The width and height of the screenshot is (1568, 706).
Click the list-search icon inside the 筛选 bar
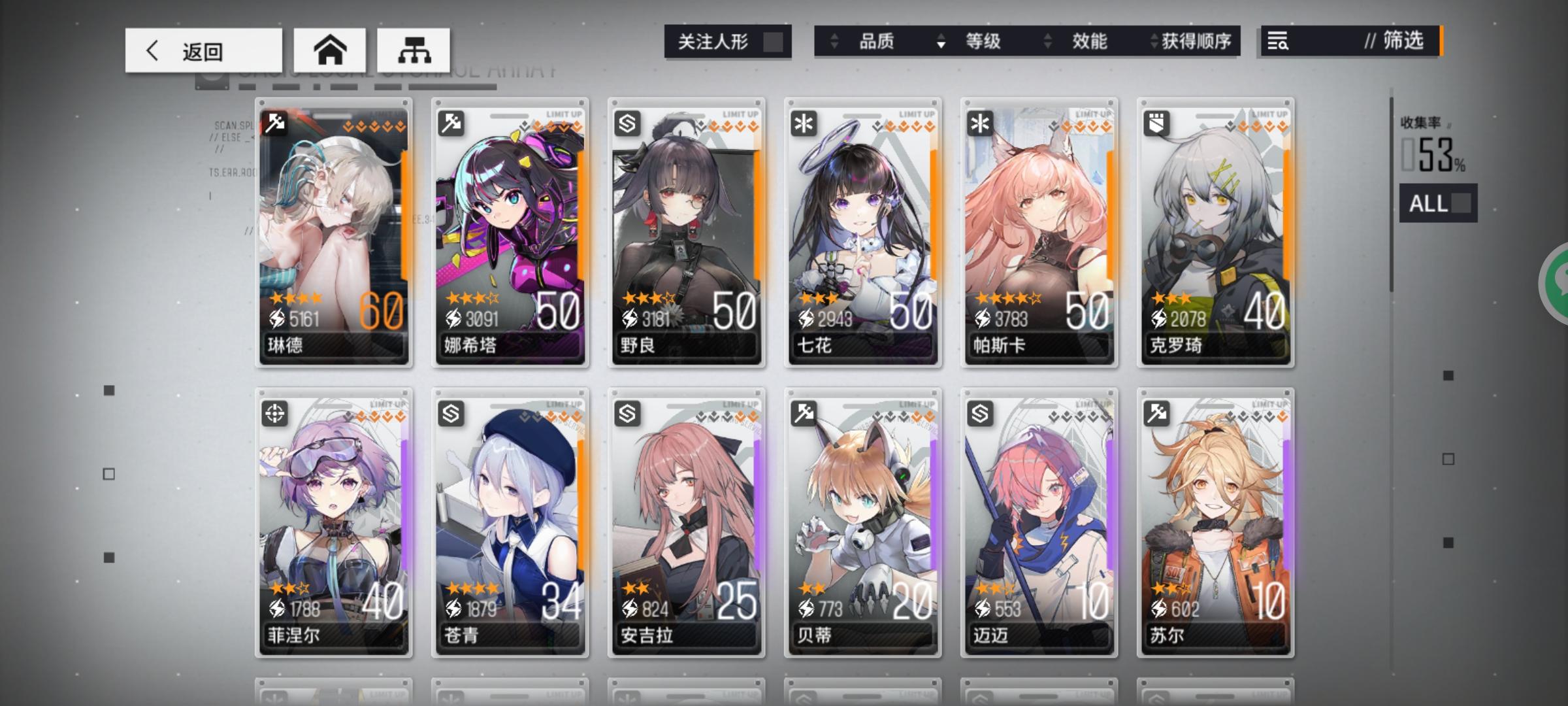tap(1278, 41)
